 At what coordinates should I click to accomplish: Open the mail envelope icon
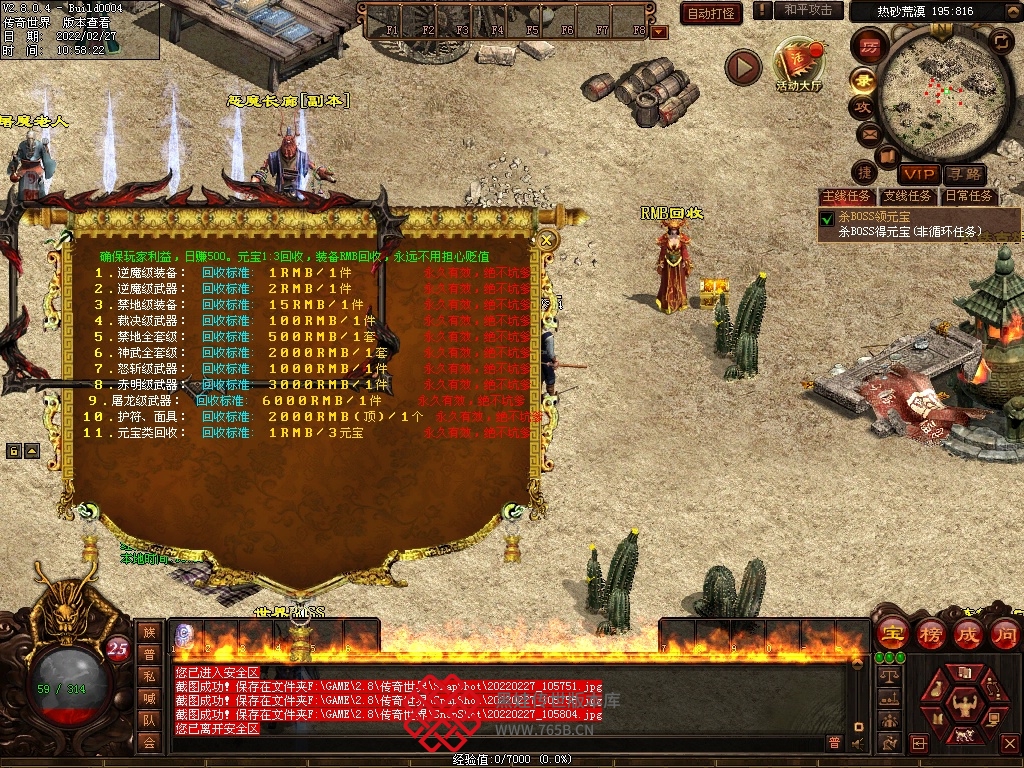868,133
